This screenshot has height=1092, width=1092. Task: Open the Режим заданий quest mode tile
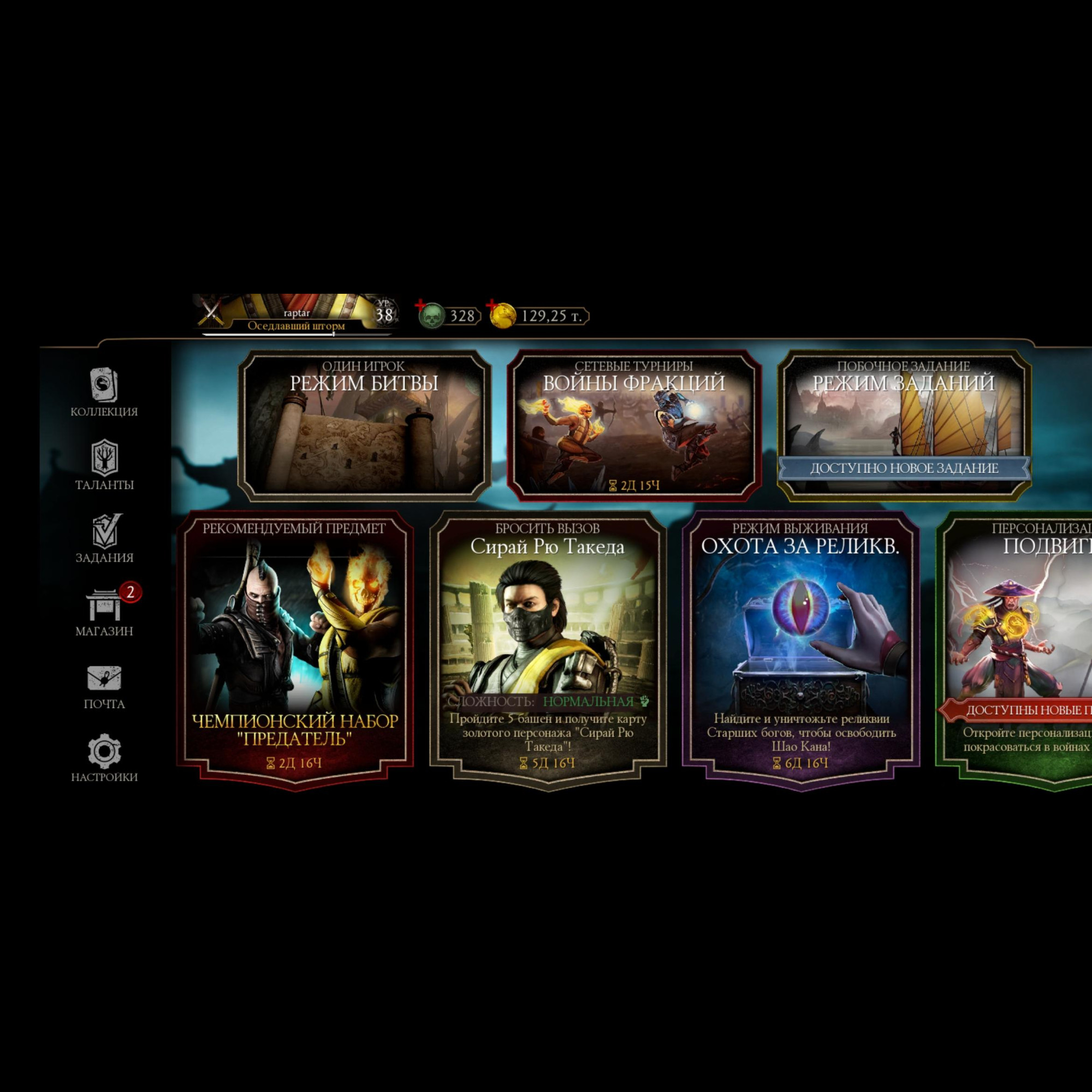[903, 413]
